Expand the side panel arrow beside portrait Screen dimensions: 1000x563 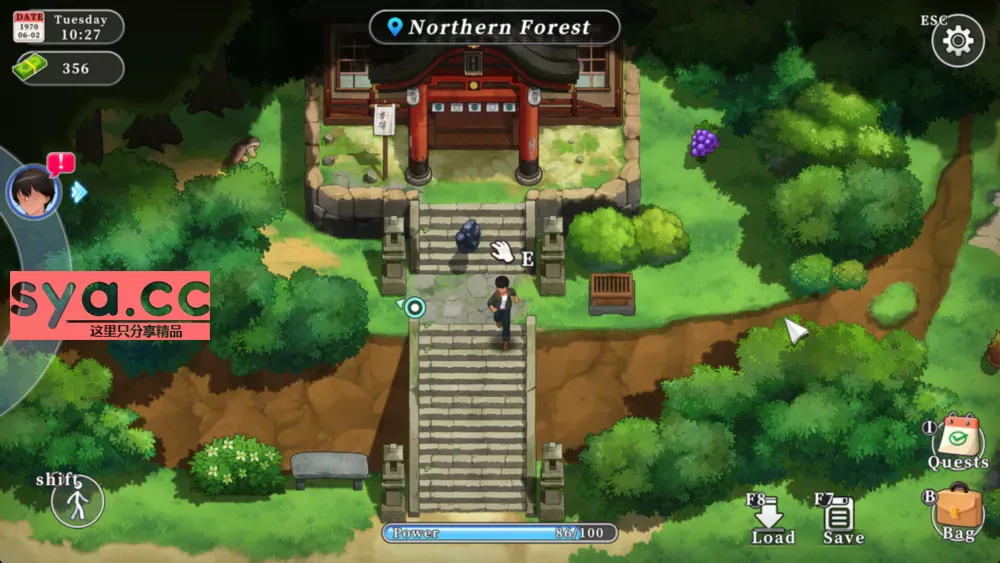(x=78, y=192)
